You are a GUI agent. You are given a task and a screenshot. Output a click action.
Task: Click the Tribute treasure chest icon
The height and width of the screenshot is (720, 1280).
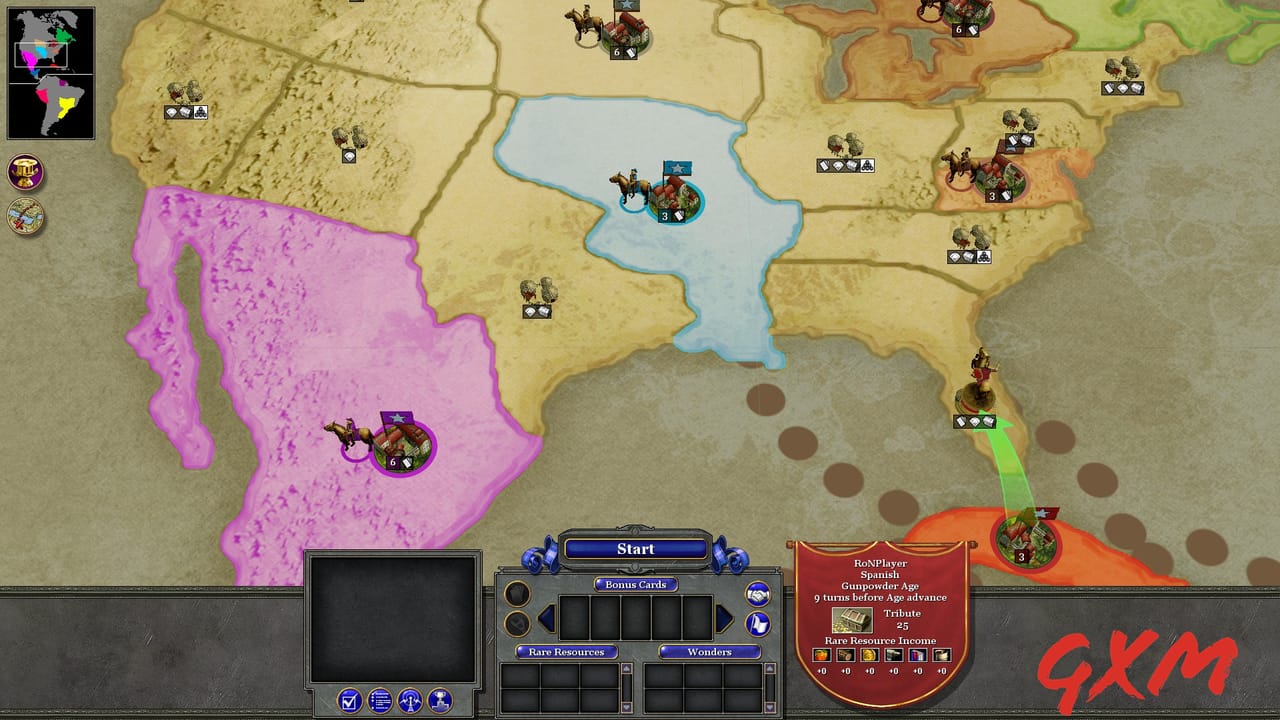852,621
